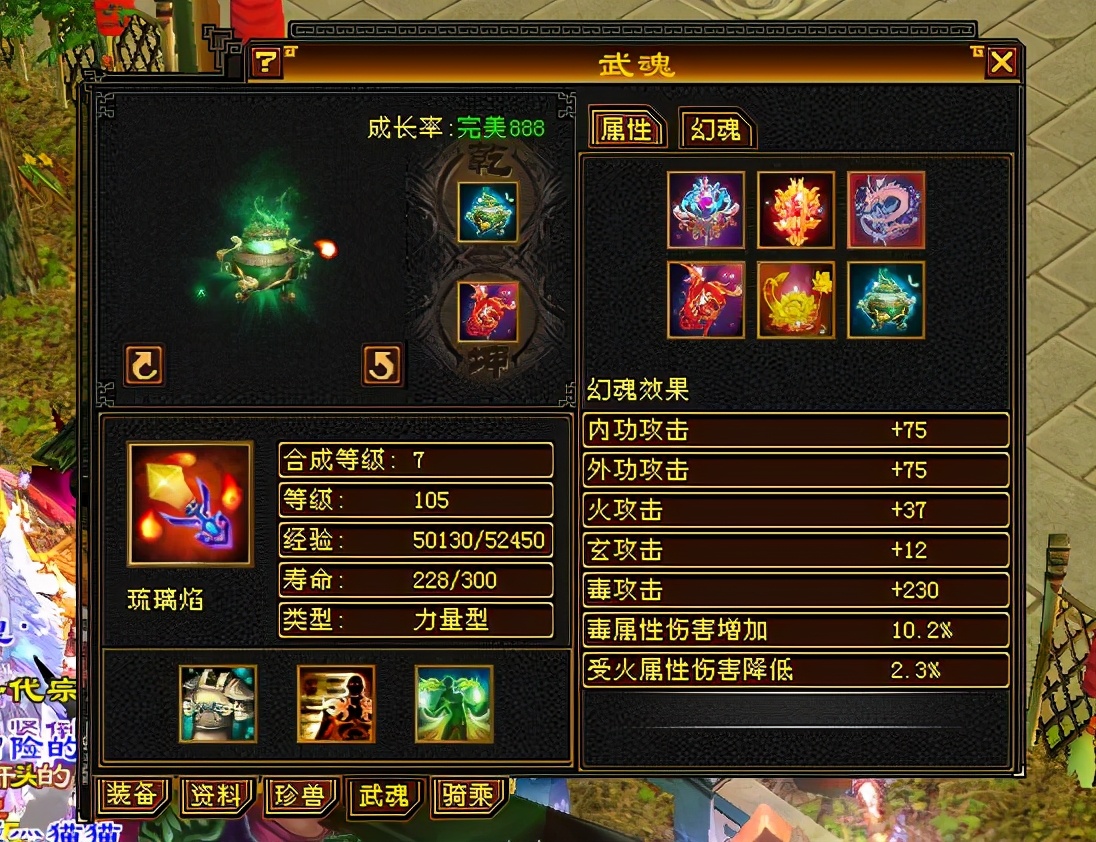Rotate the soul model with the left arrow button
1096x842 pixels.
pos(144,365)
